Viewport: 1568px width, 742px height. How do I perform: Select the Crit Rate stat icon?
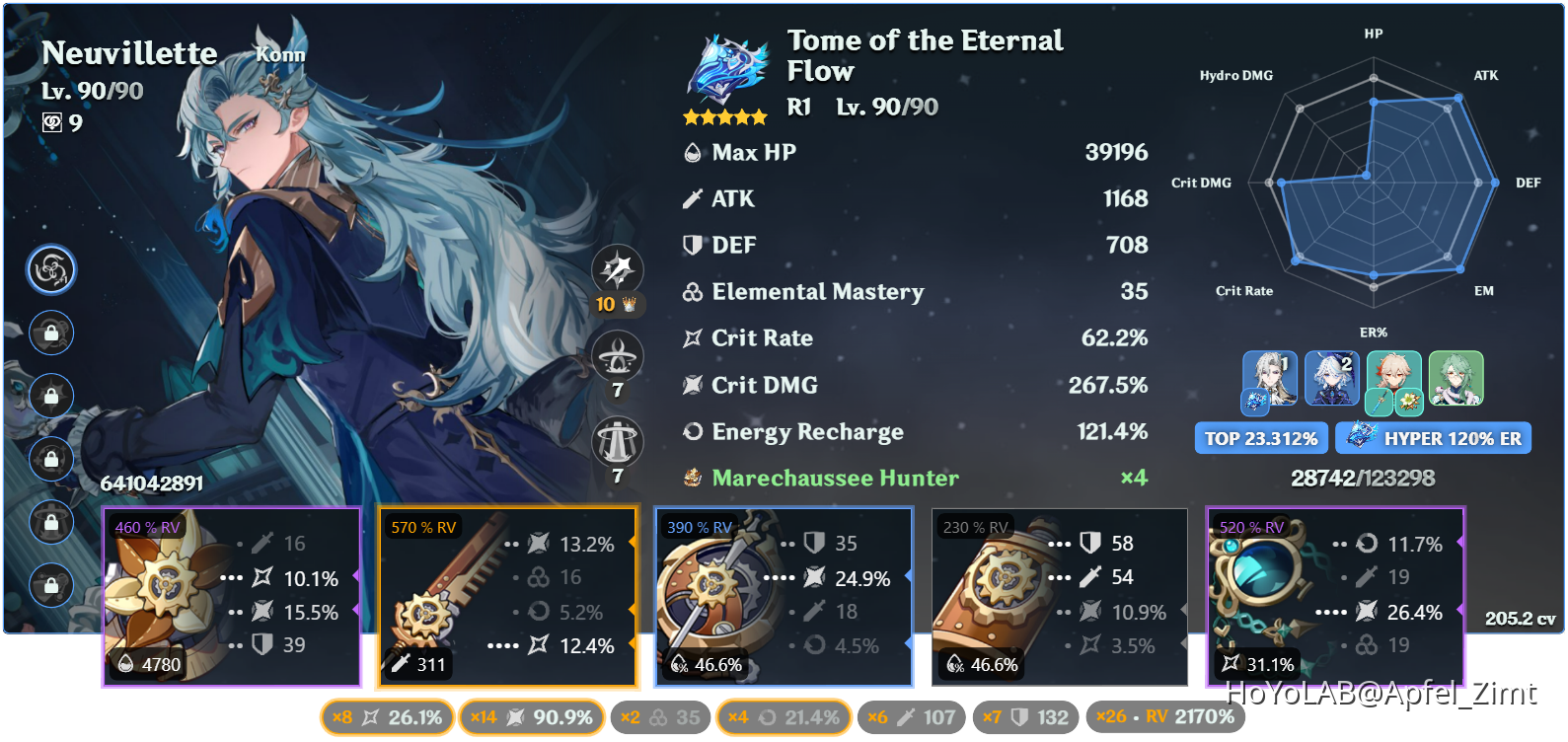pyautogui.click(x=692, y=337)
